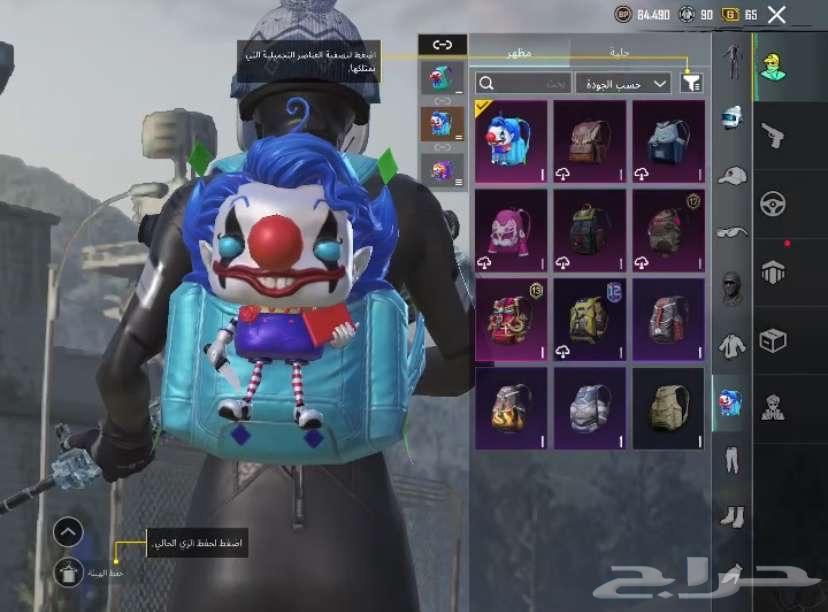Image resolution: width=828 pixels, height=612 pixels.
Task: Toggle the owned-items filter funnel icon
Action: pyautogui.click(x=691, y=84)
